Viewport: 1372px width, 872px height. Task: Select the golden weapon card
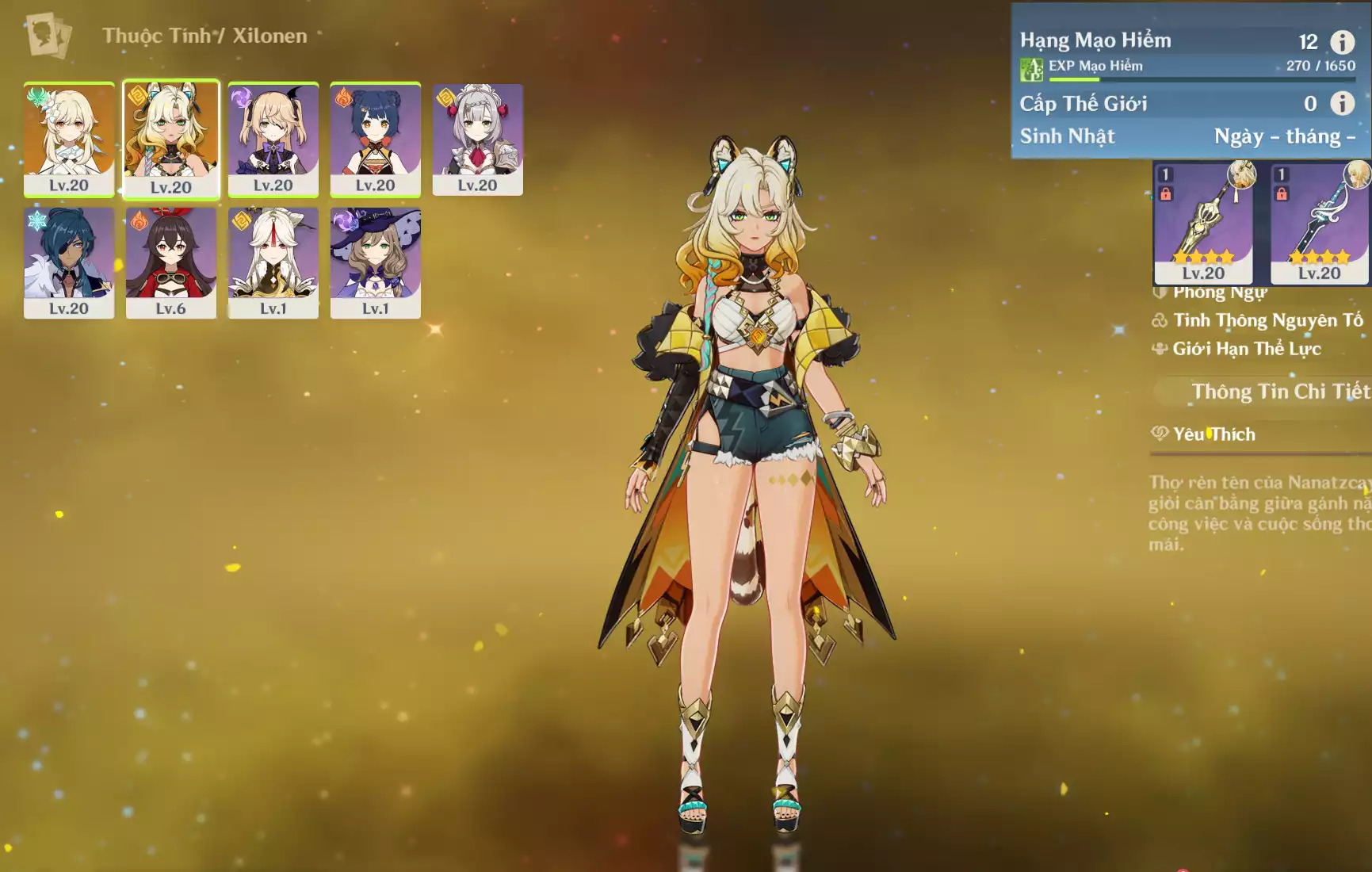1203,223
